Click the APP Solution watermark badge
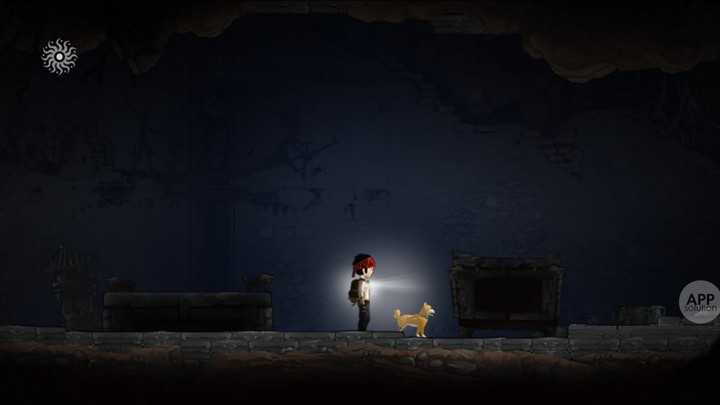The width and height of the screenshot is (720, 405). click(701, 302)
